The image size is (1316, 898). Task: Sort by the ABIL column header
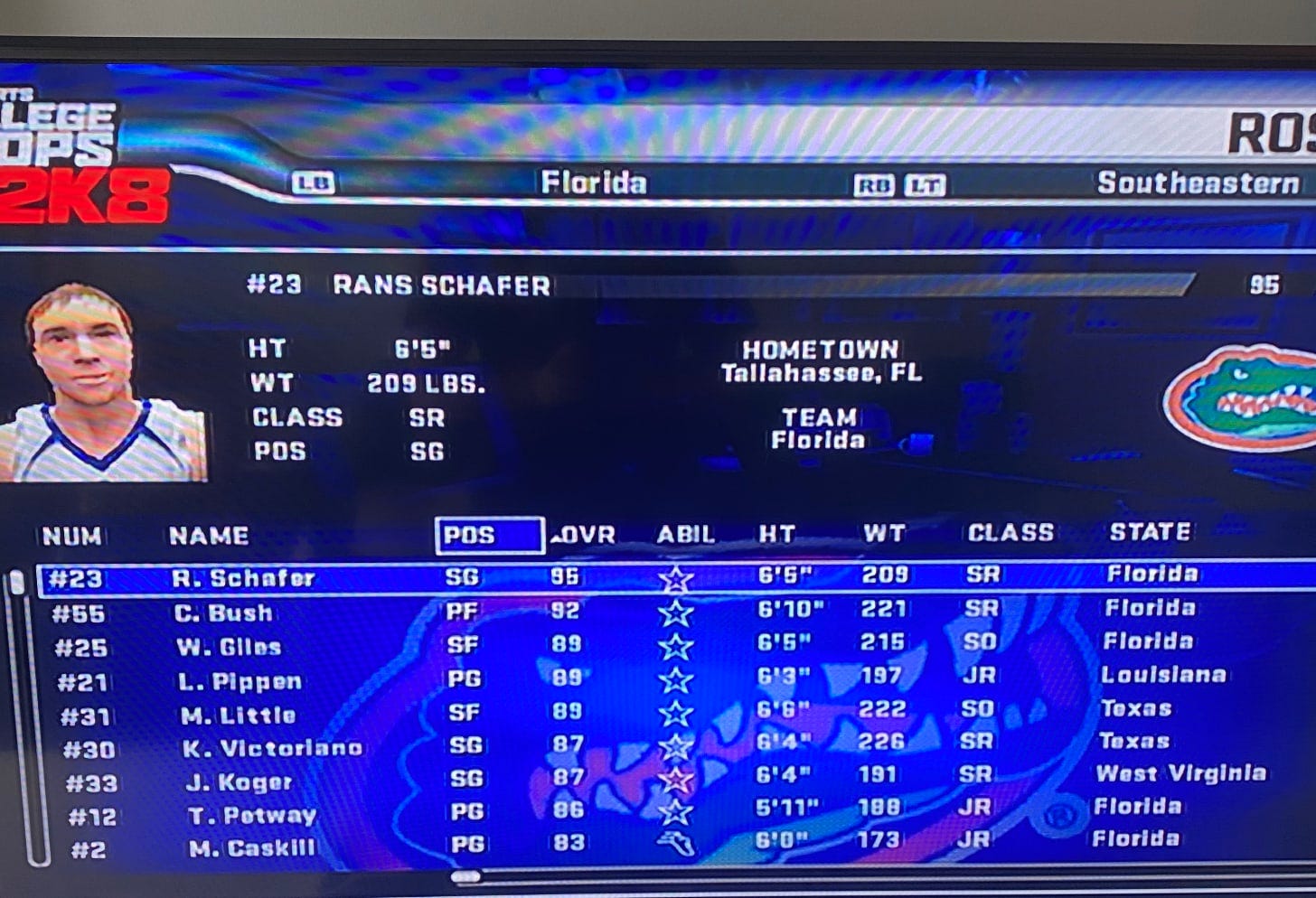pos(685,534)
